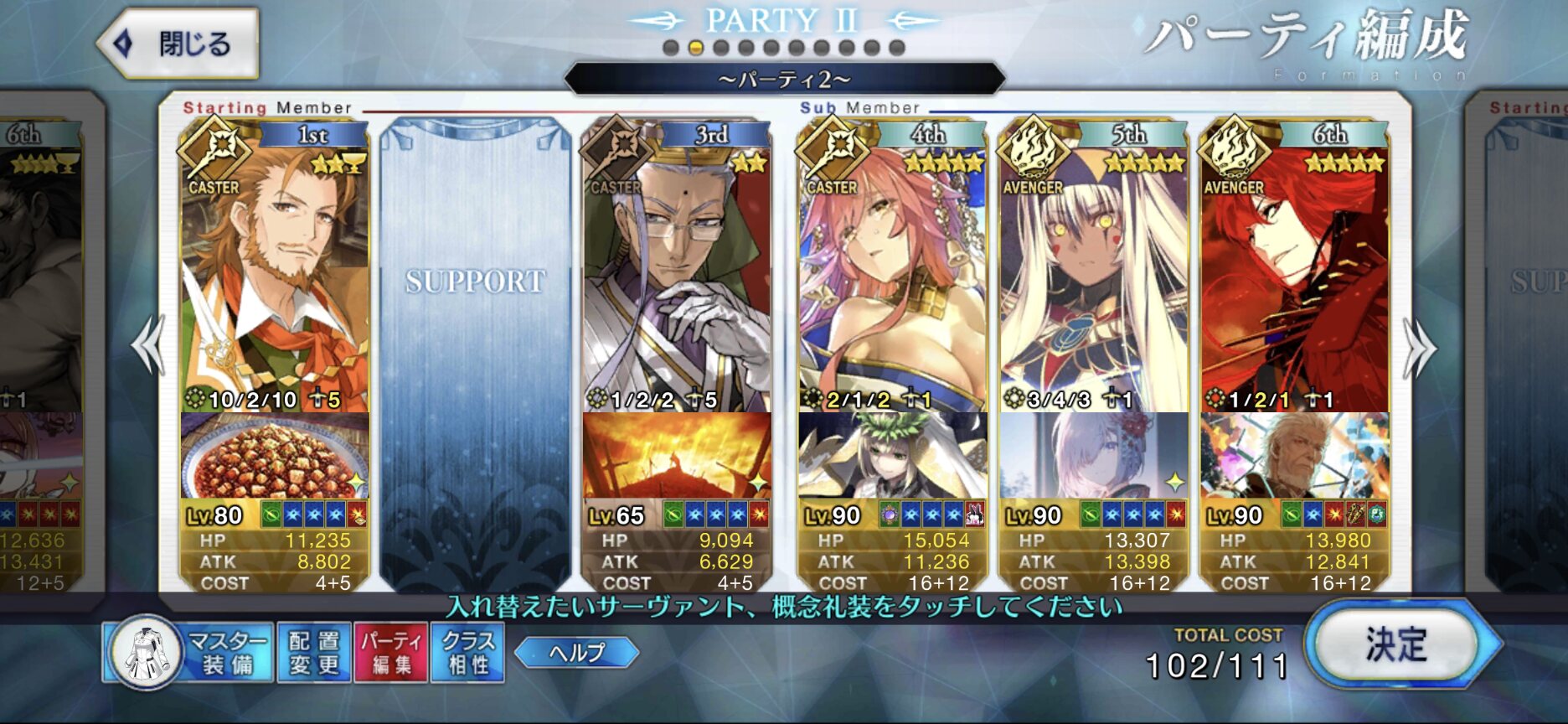Tap the 配置変更 arrangement change button

[314, 654]
